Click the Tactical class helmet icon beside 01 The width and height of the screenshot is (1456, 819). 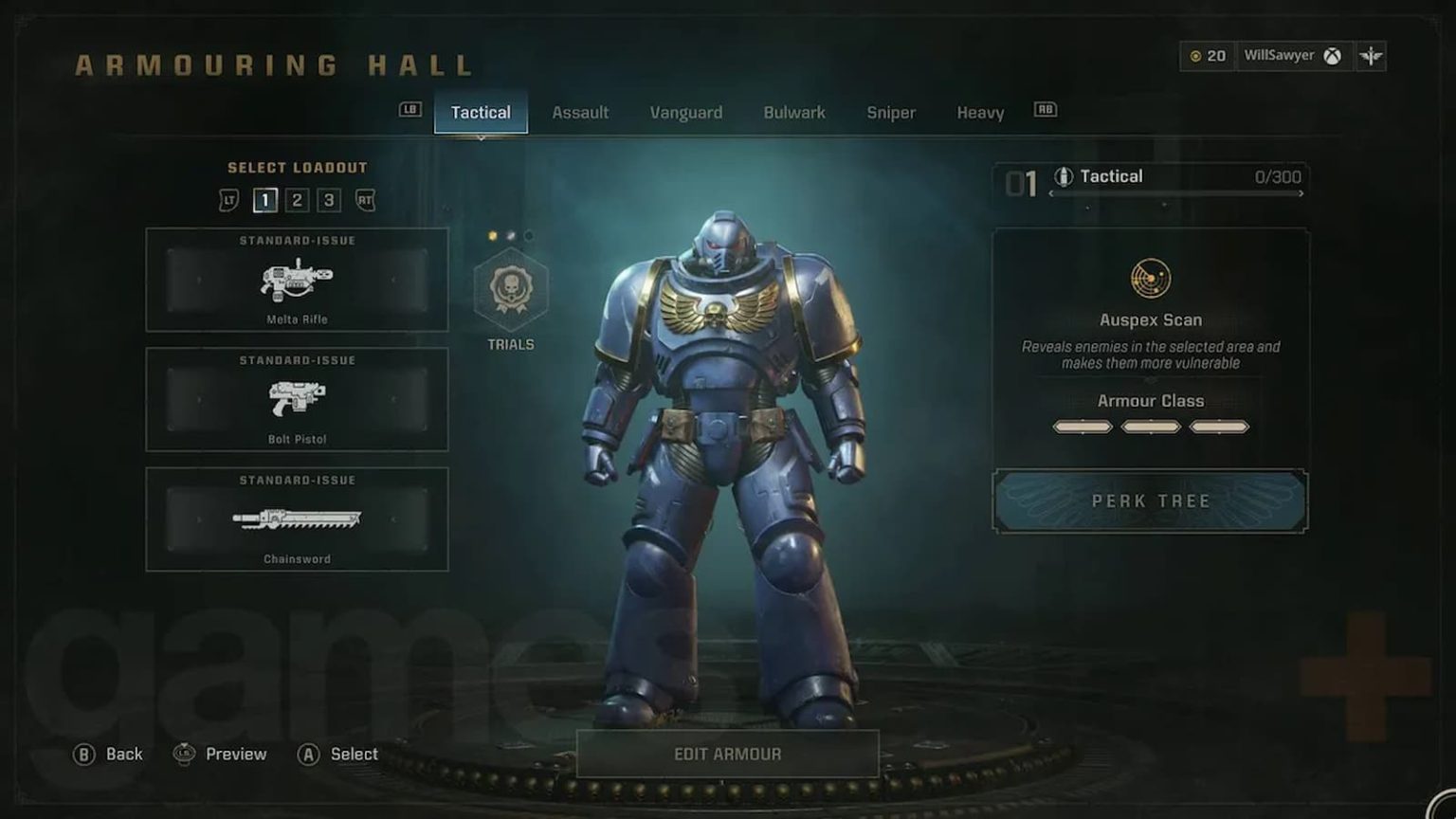(1065, 175)
